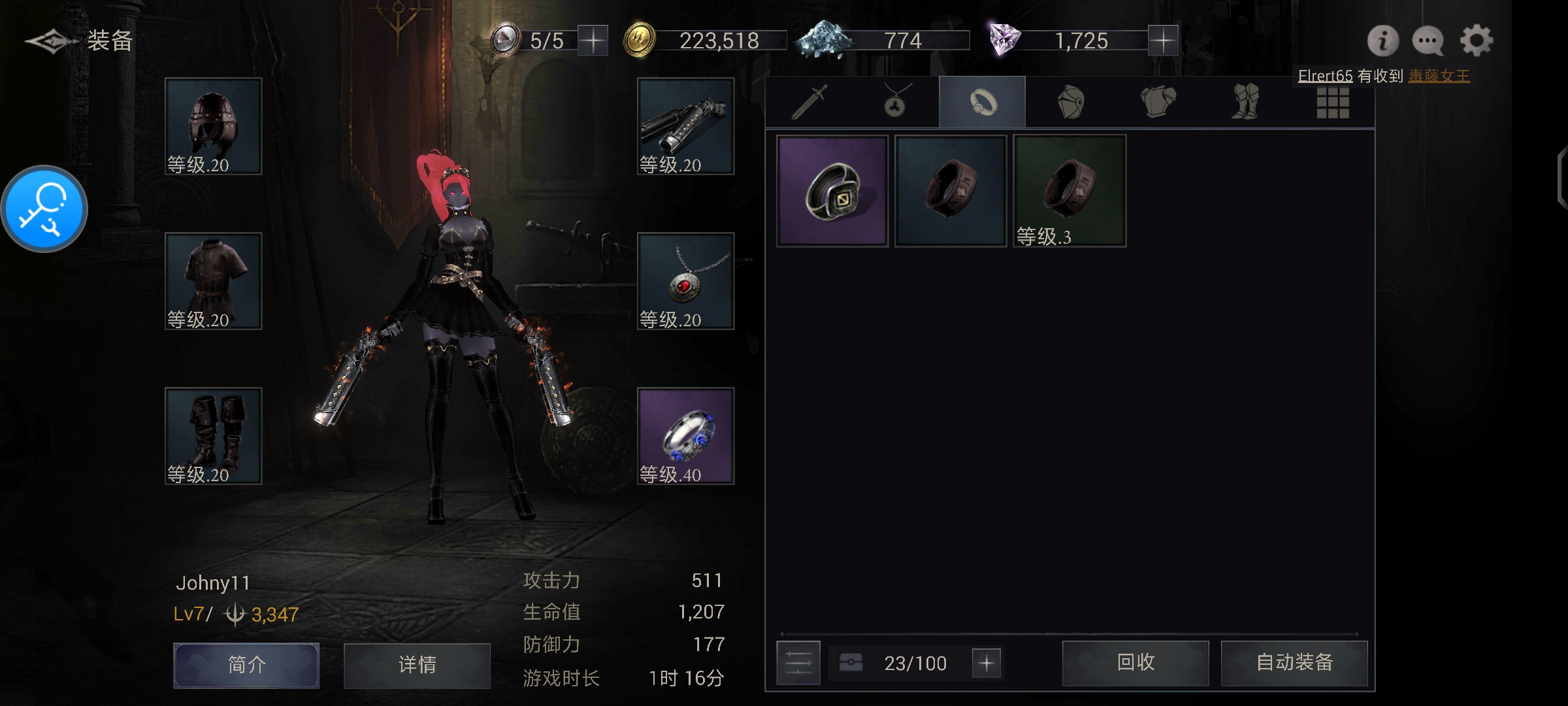Open the gear settings menu
The image size is (1568, 706).
(x=1477, y=41)
